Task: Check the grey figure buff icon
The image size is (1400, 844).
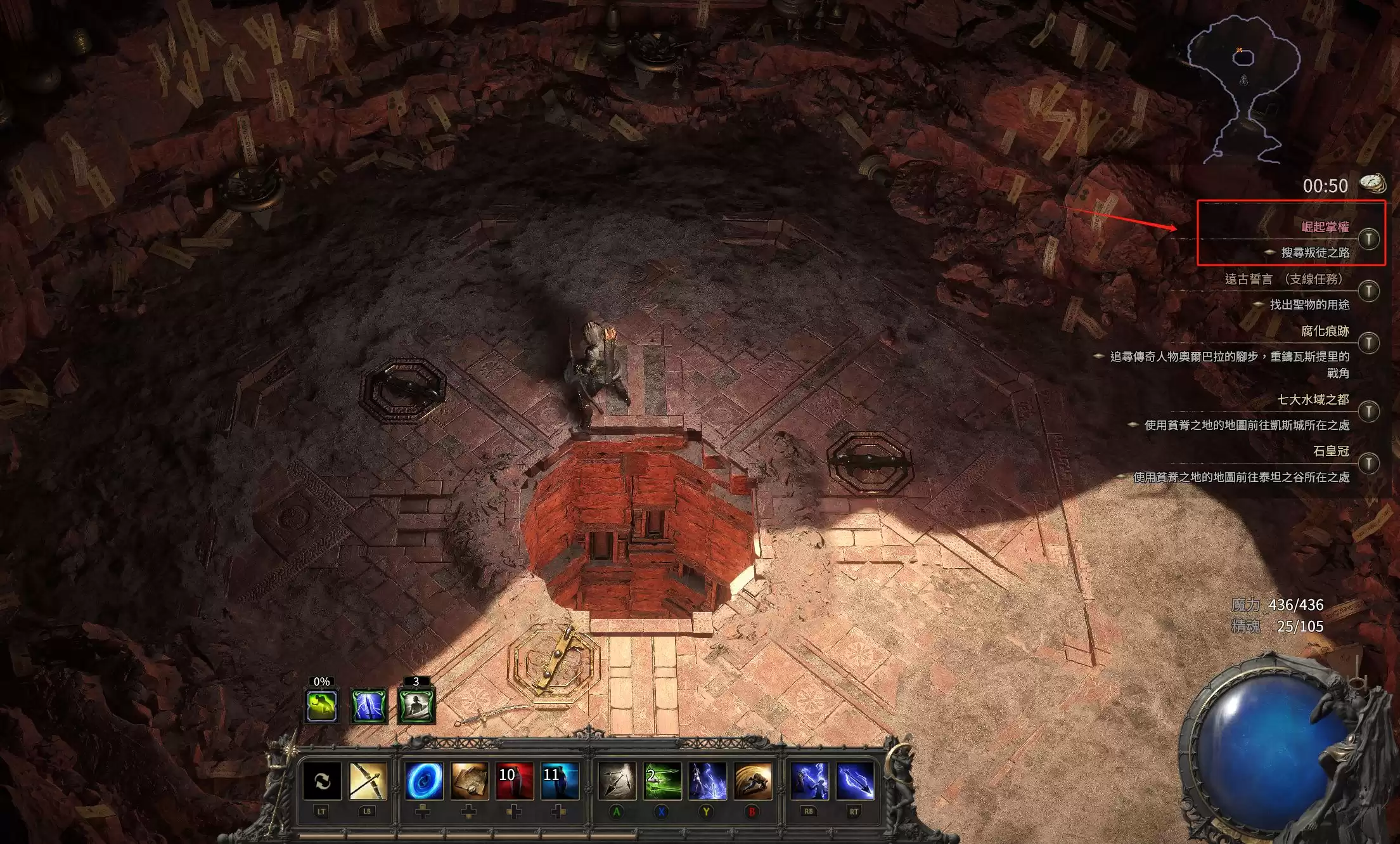Action: pos(416,706)
